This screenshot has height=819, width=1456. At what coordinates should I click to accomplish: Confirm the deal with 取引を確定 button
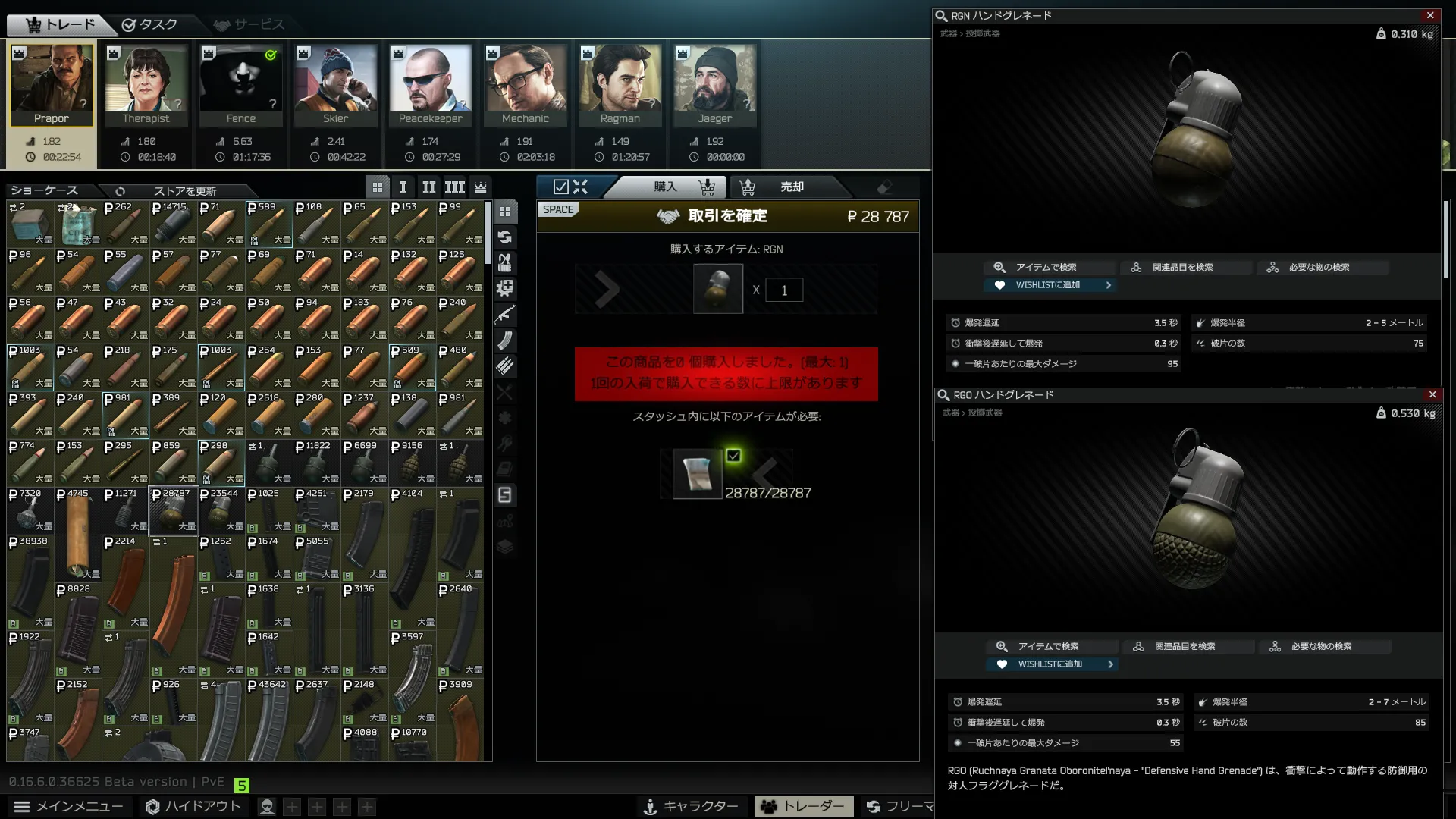click(x=726, y=216)
